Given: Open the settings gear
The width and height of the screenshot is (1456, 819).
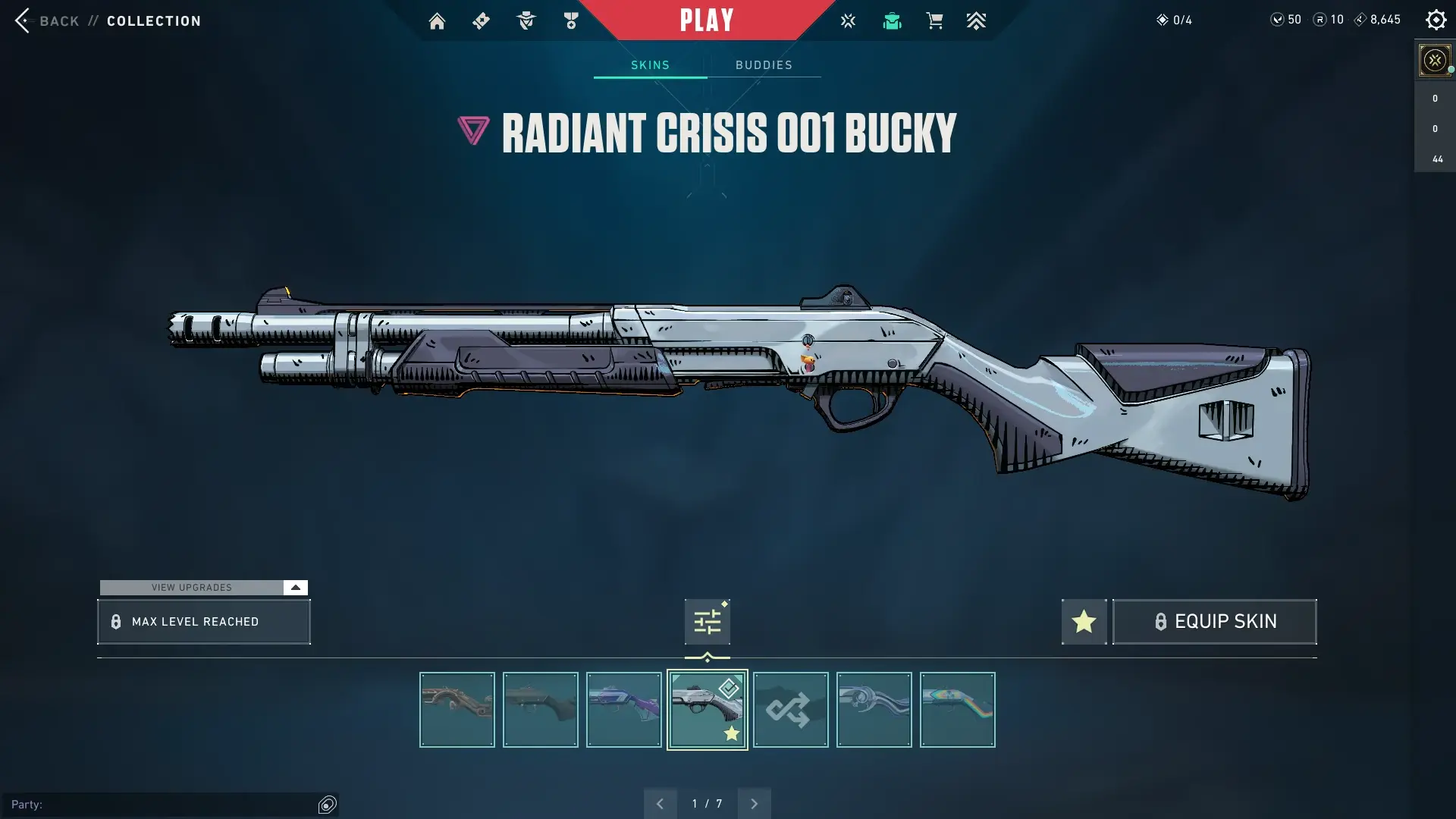Looking at the screenshot, I should (x=1436, y=20).
